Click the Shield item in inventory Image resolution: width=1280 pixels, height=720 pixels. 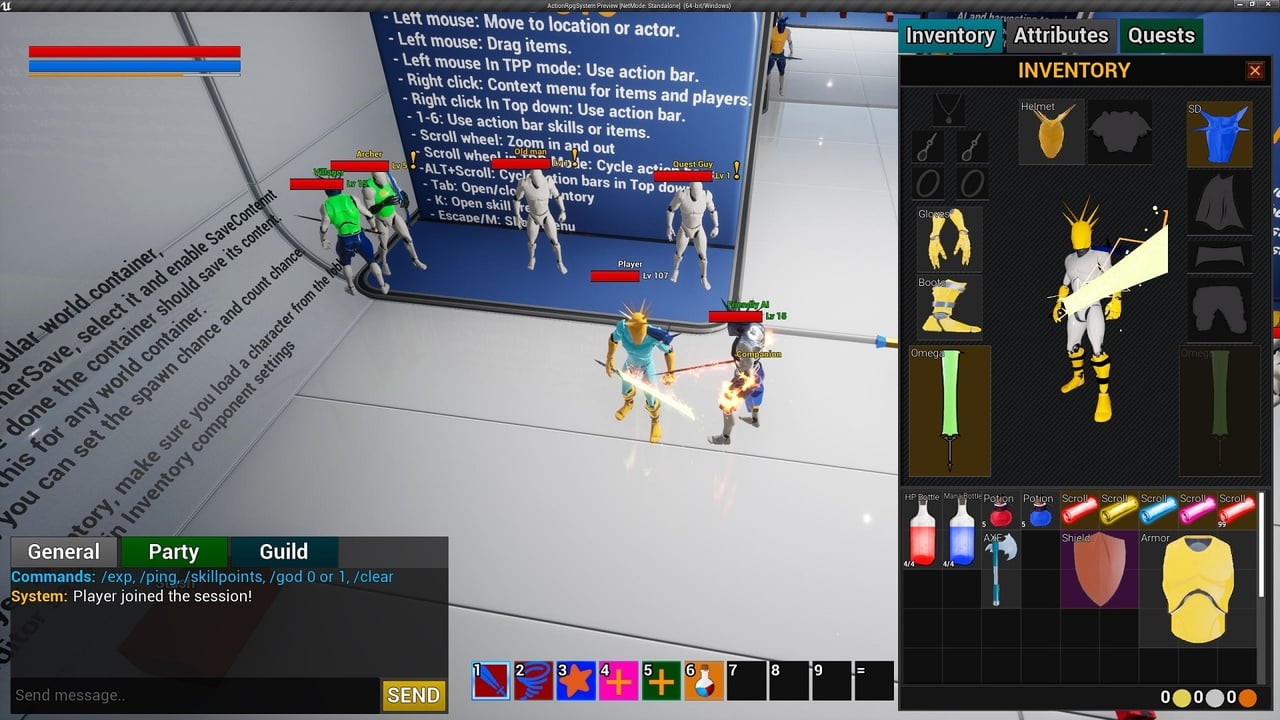coord(1099,568)
